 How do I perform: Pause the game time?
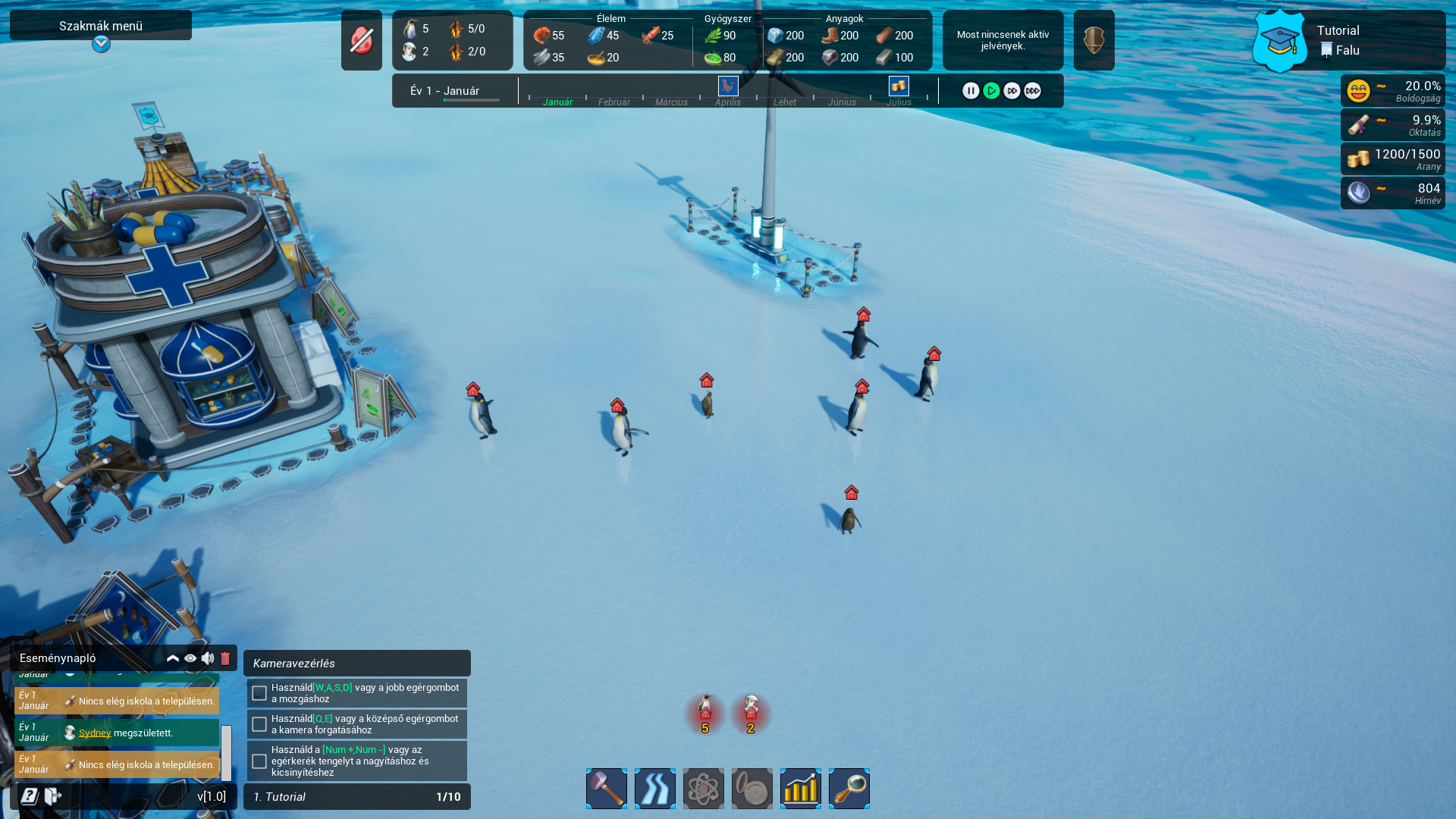point(971,91)
